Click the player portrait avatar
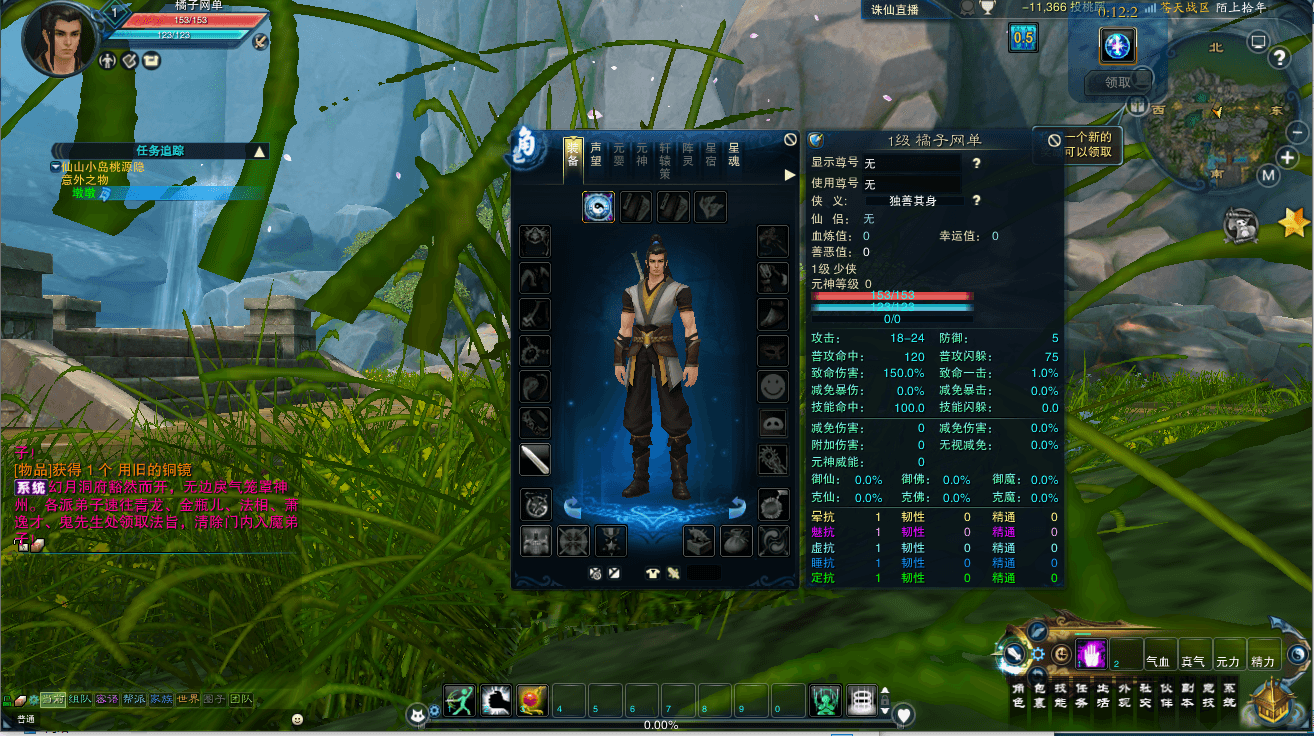The image size is (1314, 736). 60,40
